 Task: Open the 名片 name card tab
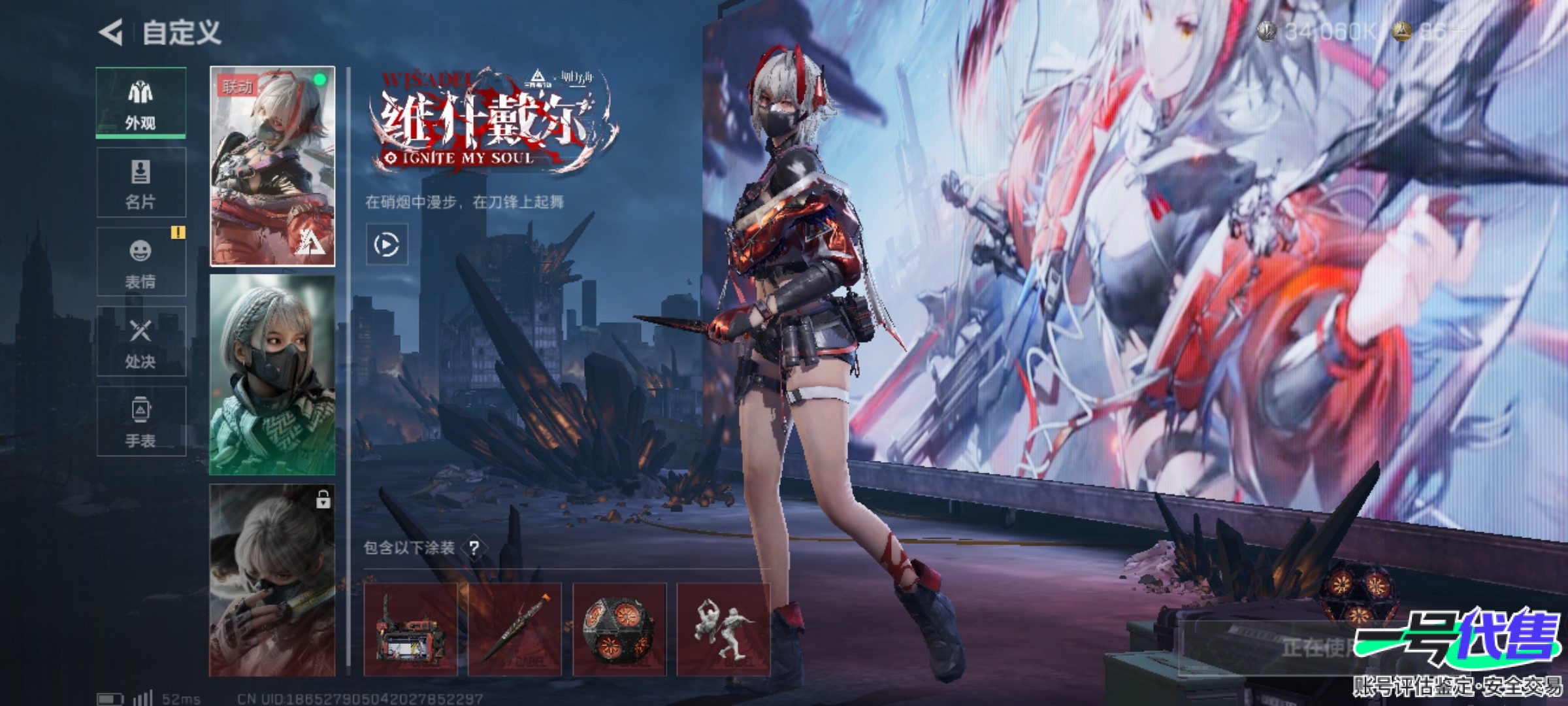(x=140, y=182)
